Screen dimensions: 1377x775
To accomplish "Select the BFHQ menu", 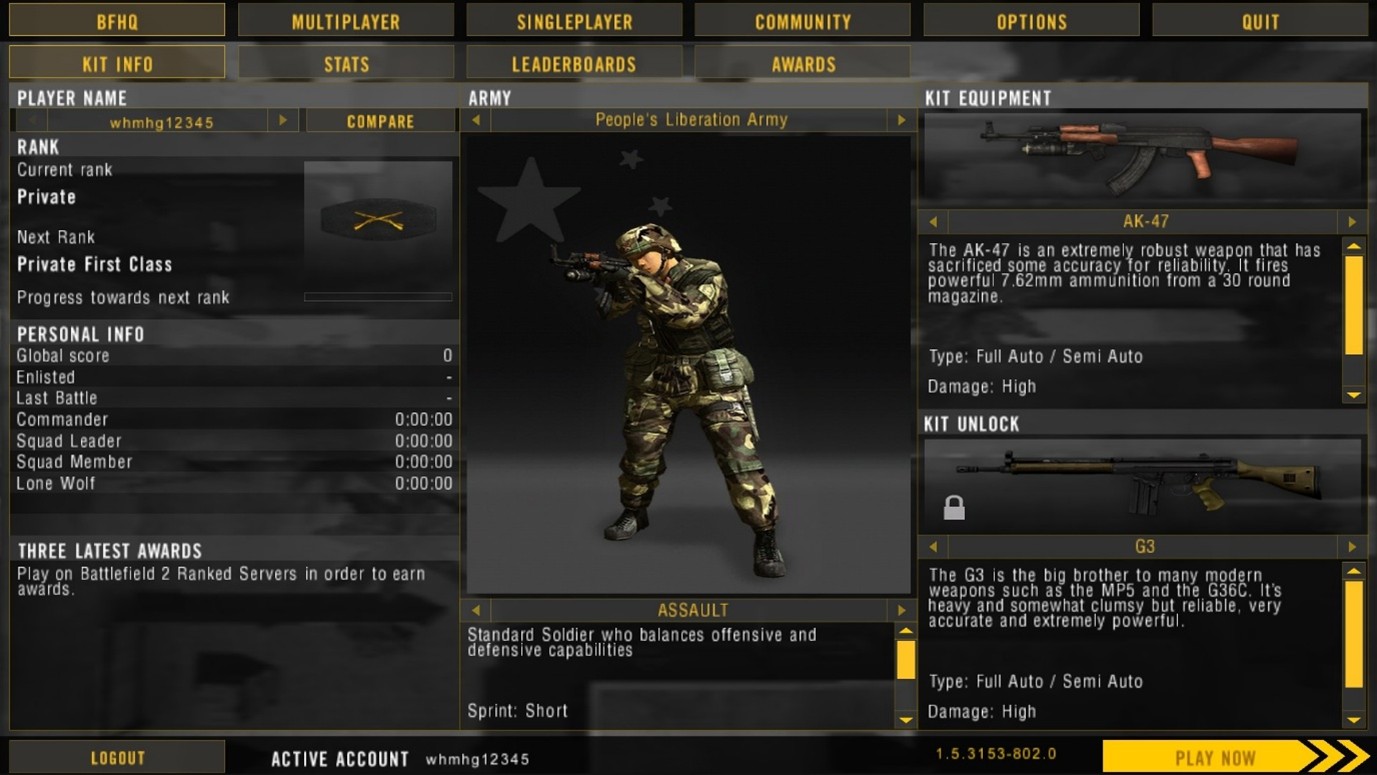I will click(117, 21).
